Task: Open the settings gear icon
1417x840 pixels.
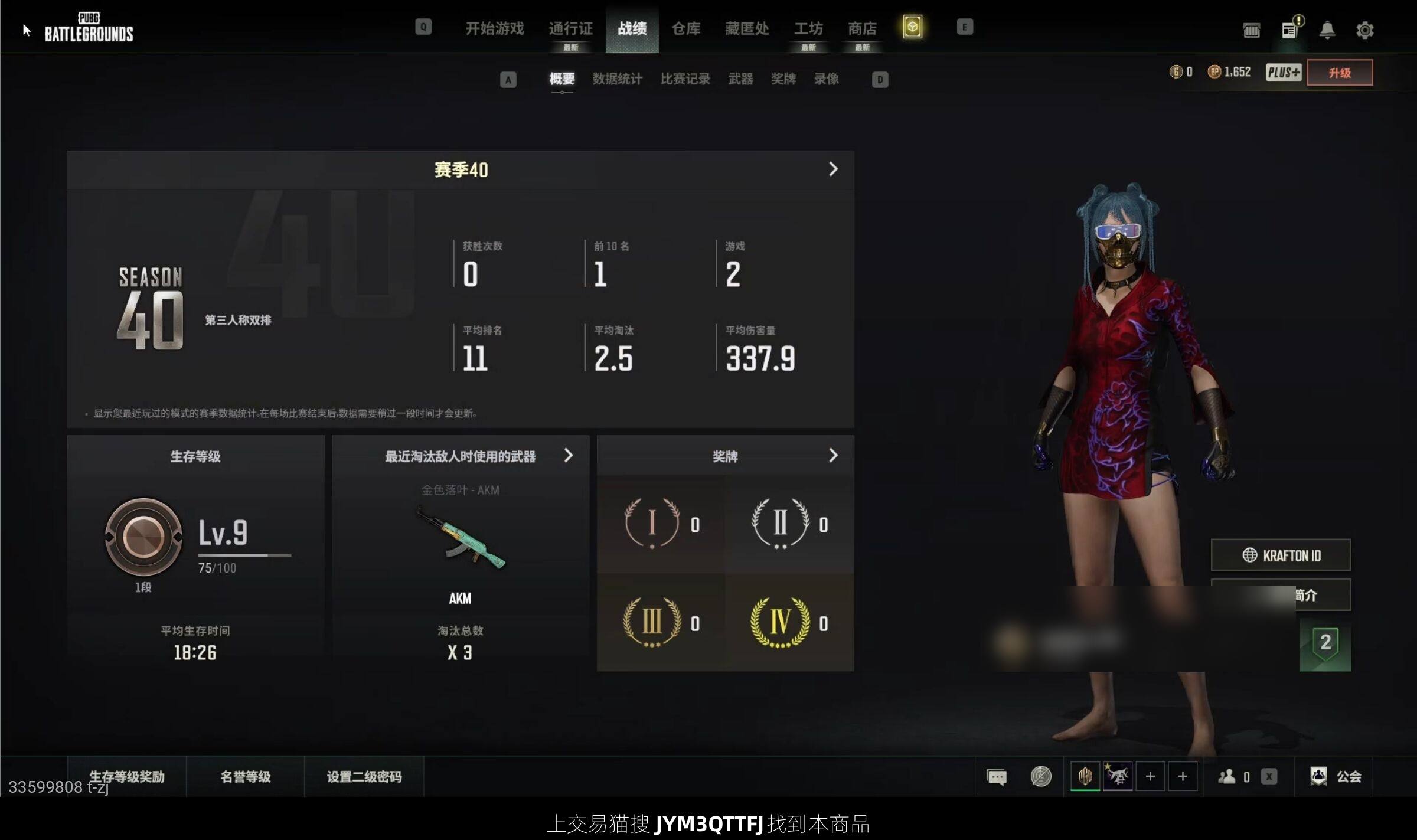Action: tap(1364, 30)
